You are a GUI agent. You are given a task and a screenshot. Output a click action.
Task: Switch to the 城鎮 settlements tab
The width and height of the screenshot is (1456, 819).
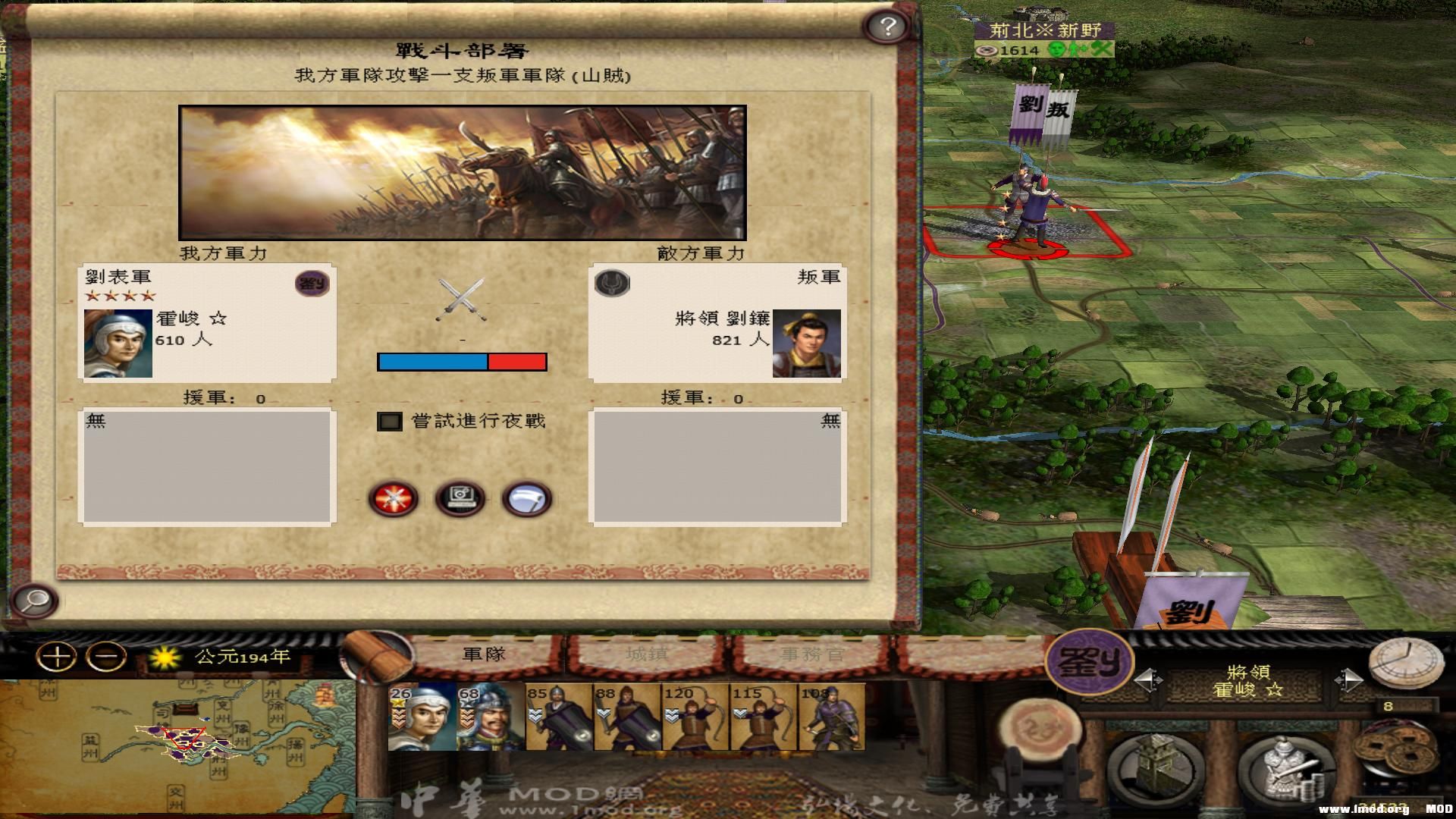[646, 655]
